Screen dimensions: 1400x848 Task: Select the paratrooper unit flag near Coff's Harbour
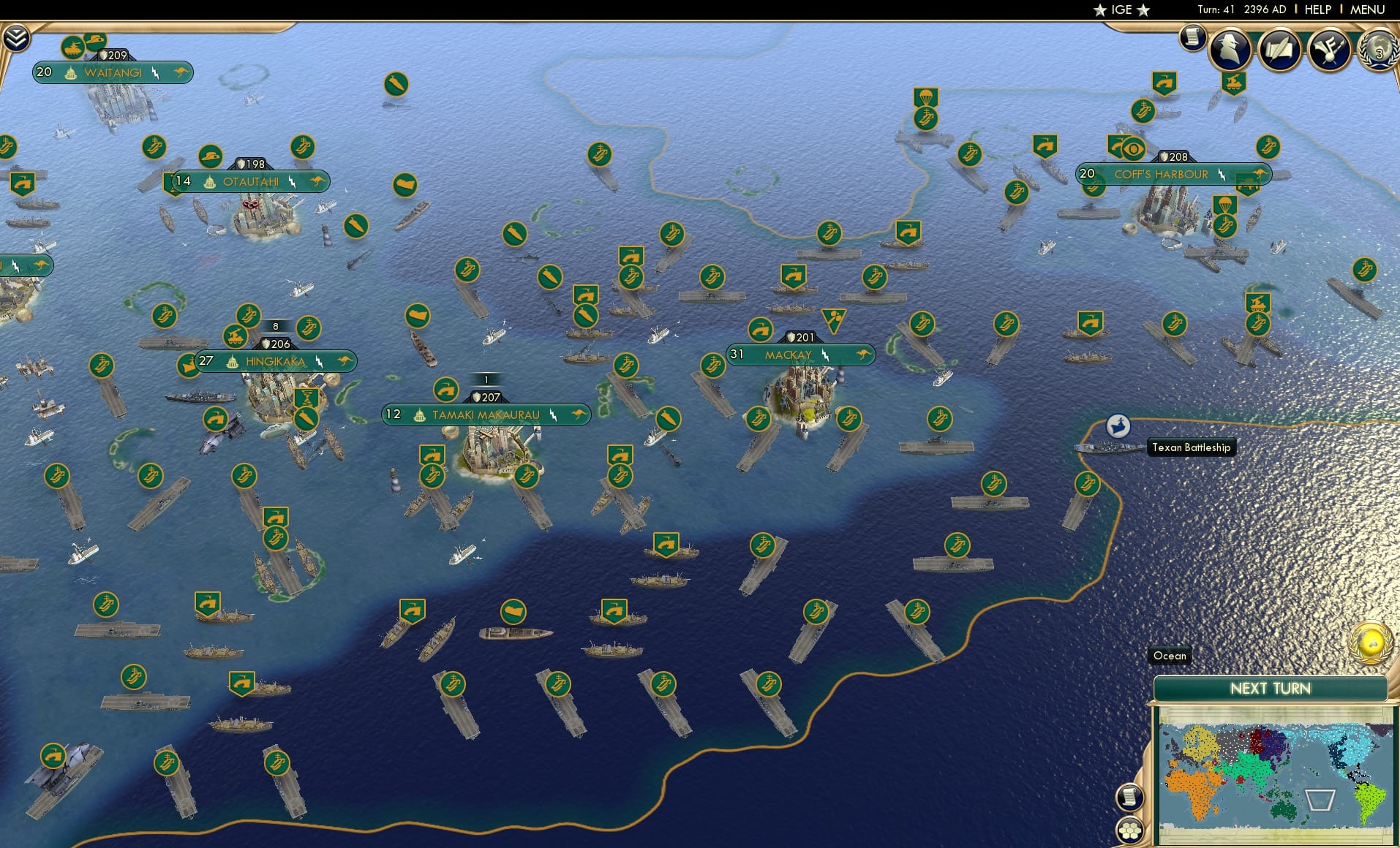[x=1227, y=204]
